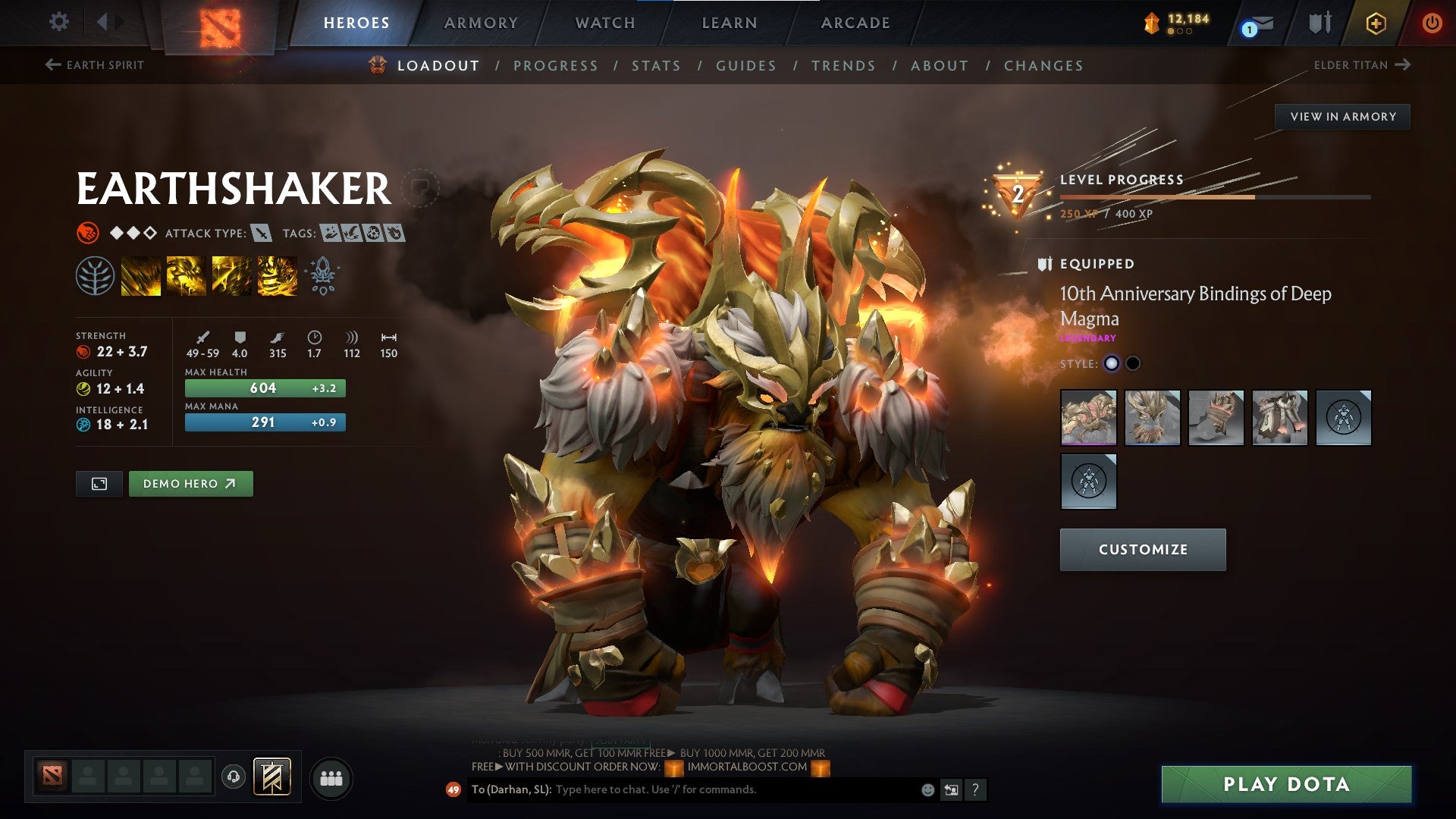This screenshot has height=819, width=1456.
Task: Click VIEW IN ARMORY link
Action: tap(1342, 116)
